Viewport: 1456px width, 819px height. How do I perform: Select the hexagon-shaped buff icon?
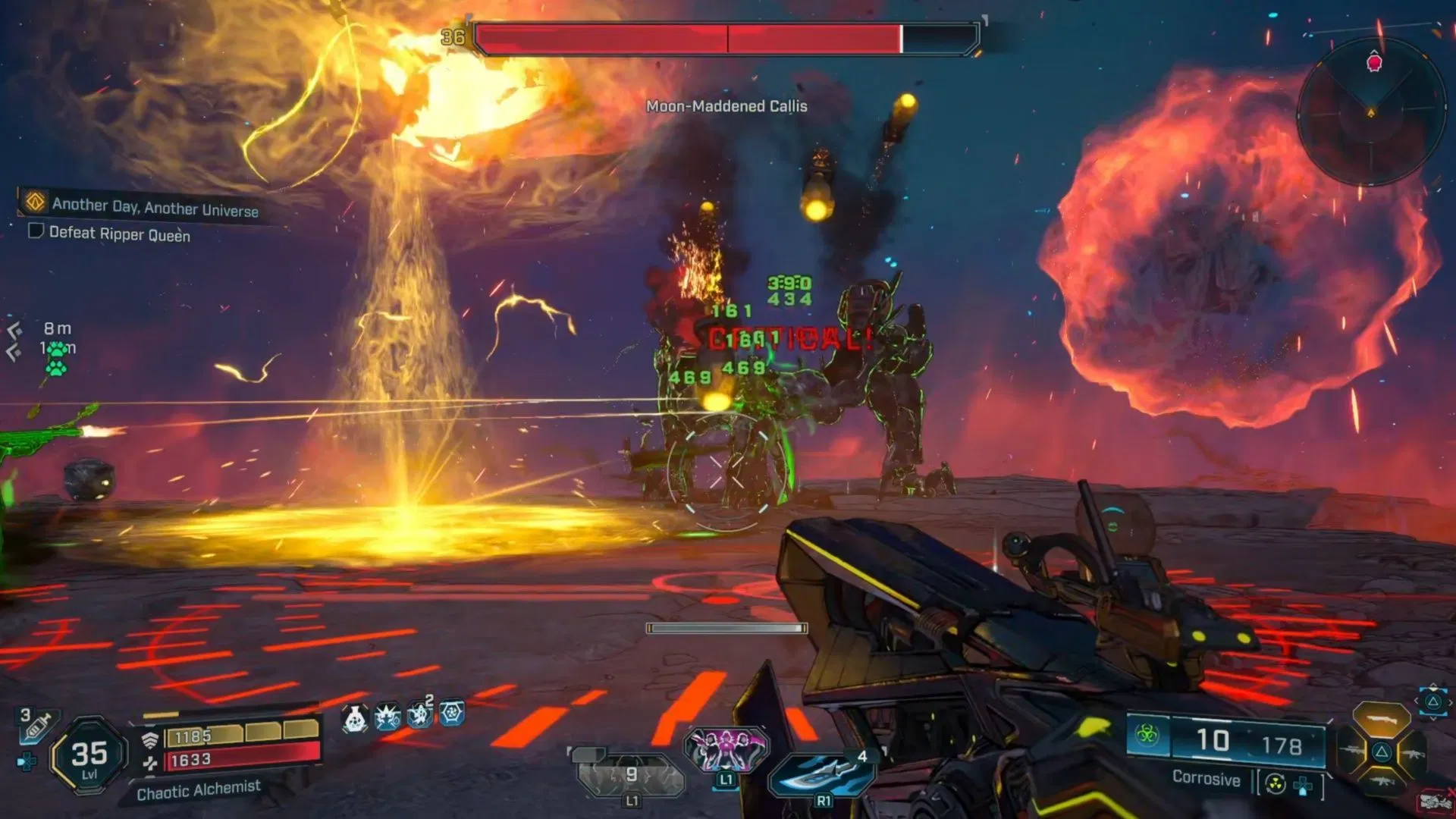point(452,714)
